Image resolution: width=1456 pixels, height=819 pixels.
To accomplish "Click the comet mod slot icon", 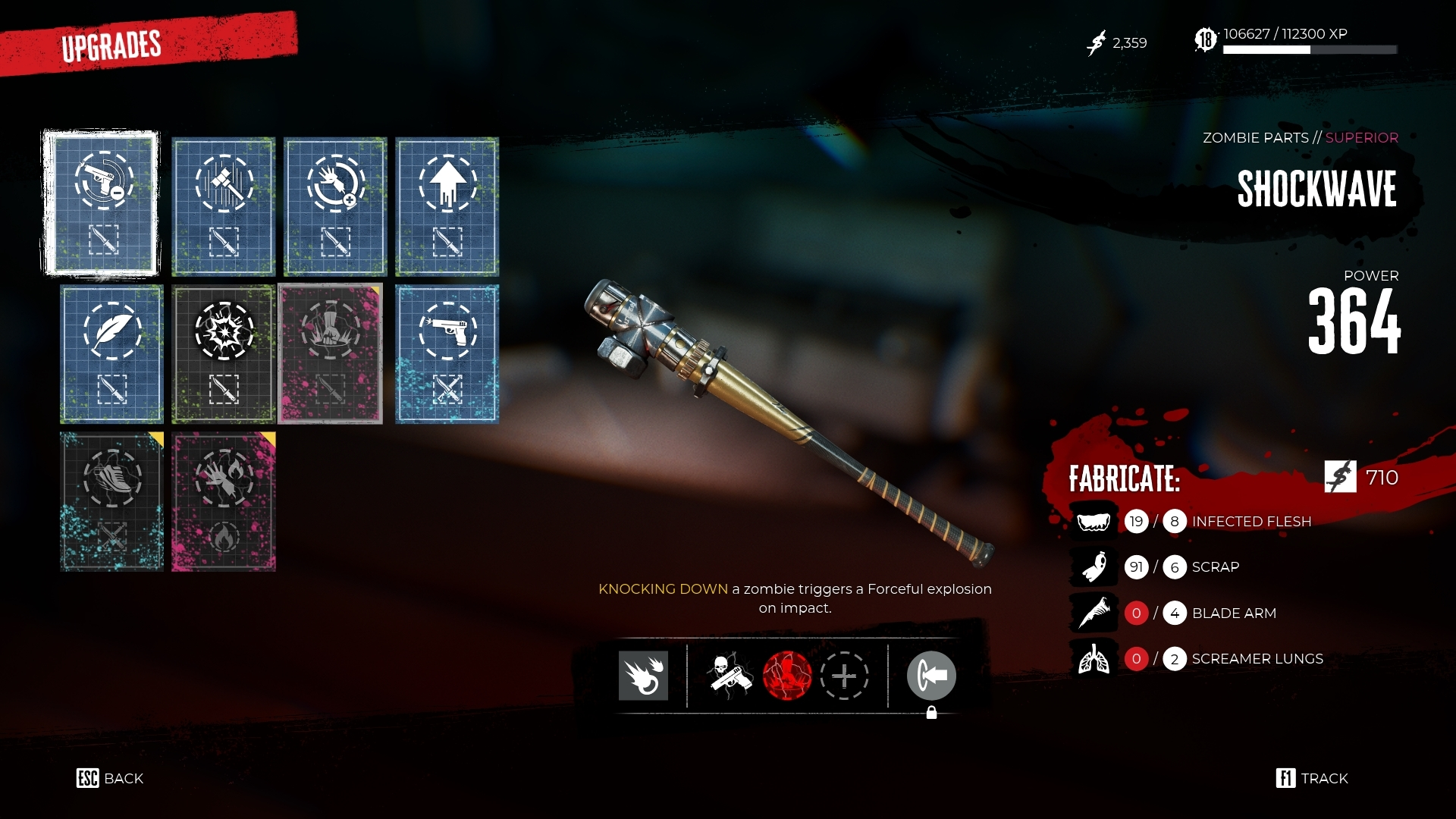I will click(x=643, y=675).
